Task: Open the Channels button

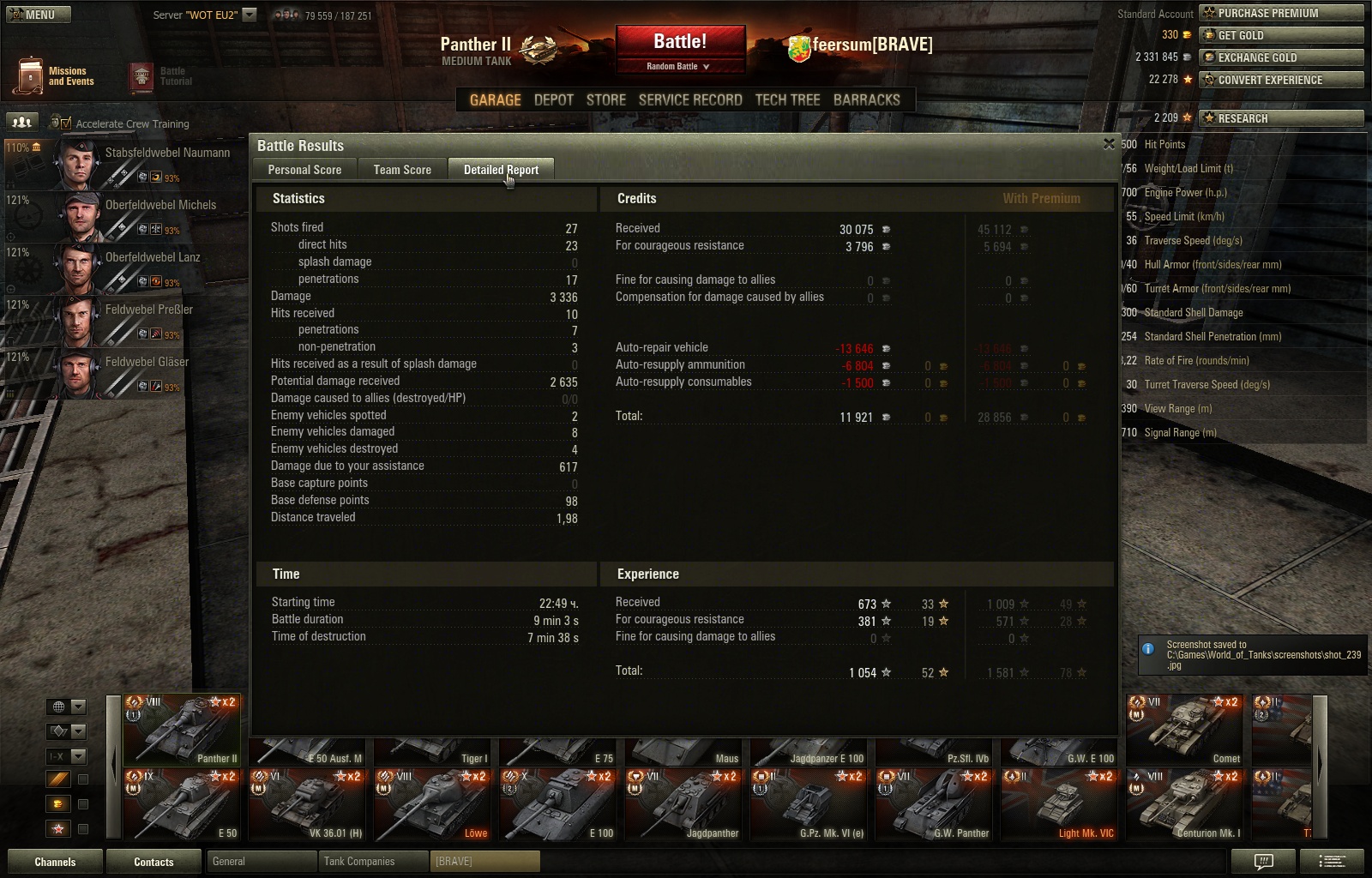Action: coord(55,862)
